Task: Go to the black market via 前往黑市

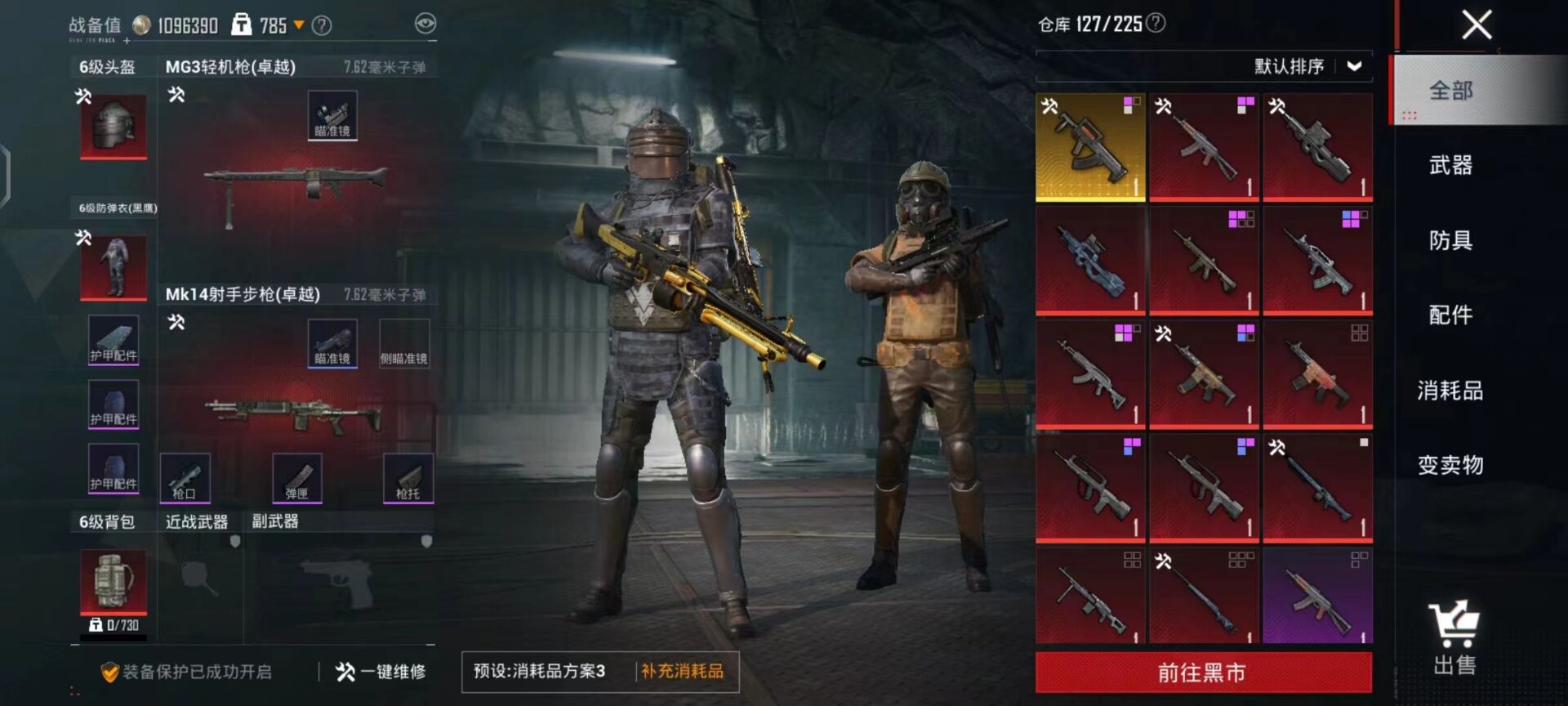Action: [1203, 672]
